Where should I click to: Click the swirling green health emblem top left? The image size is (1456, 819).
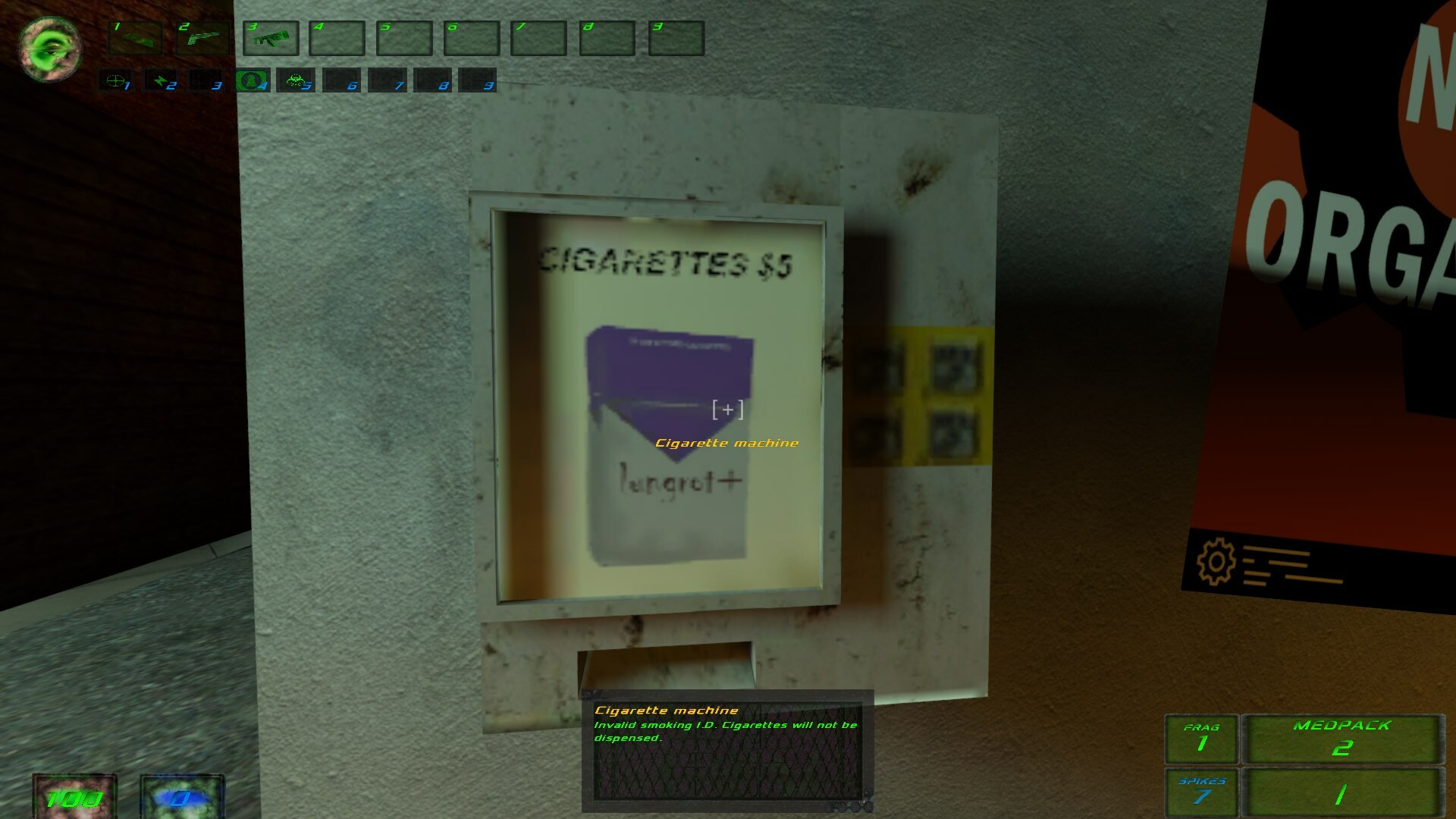49,49
